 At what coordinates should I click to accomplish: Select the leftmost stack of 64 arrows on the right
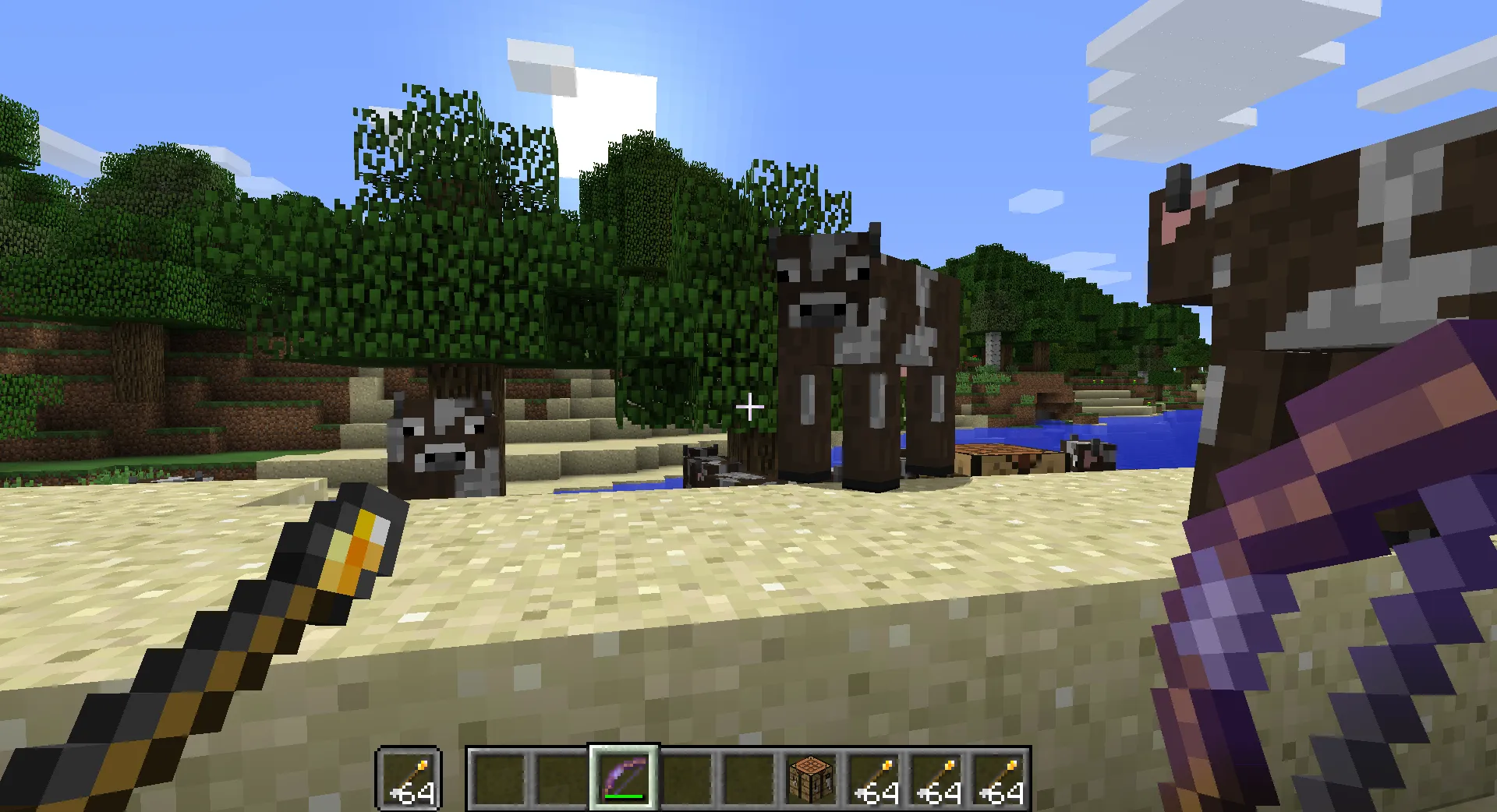(x=874, y=778)
